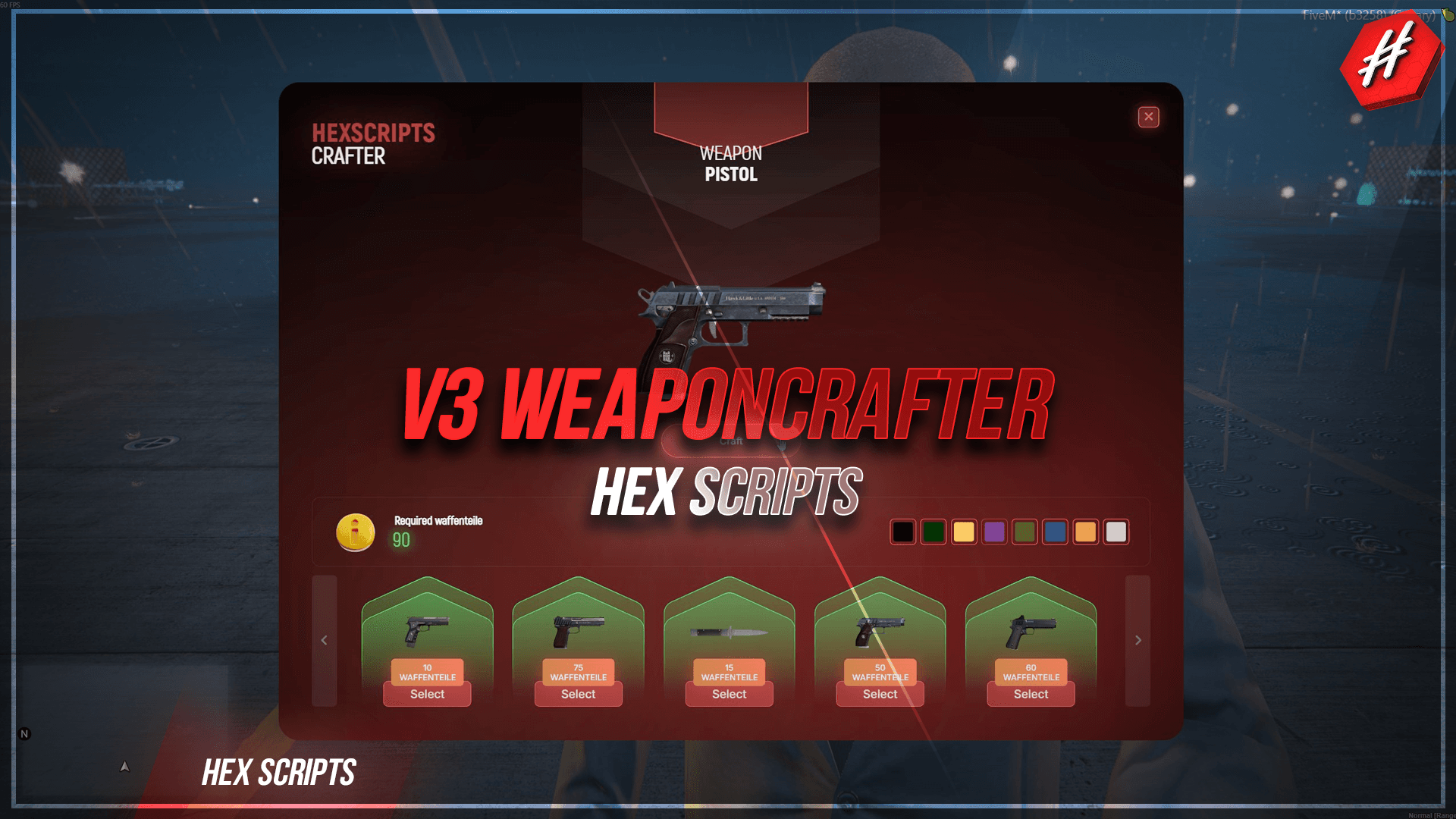Click Select on the 10 Waffenteile pistol
1456x819 pixels.
pos(427,694)
